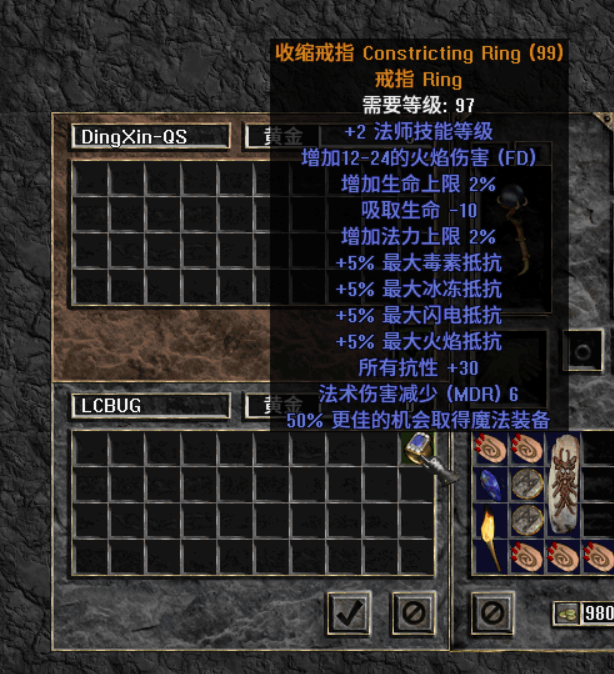The height and width of the screenshot is (674, 614).
Task: Select the blue jewel in the inventory
Action: tap(491, 484)
